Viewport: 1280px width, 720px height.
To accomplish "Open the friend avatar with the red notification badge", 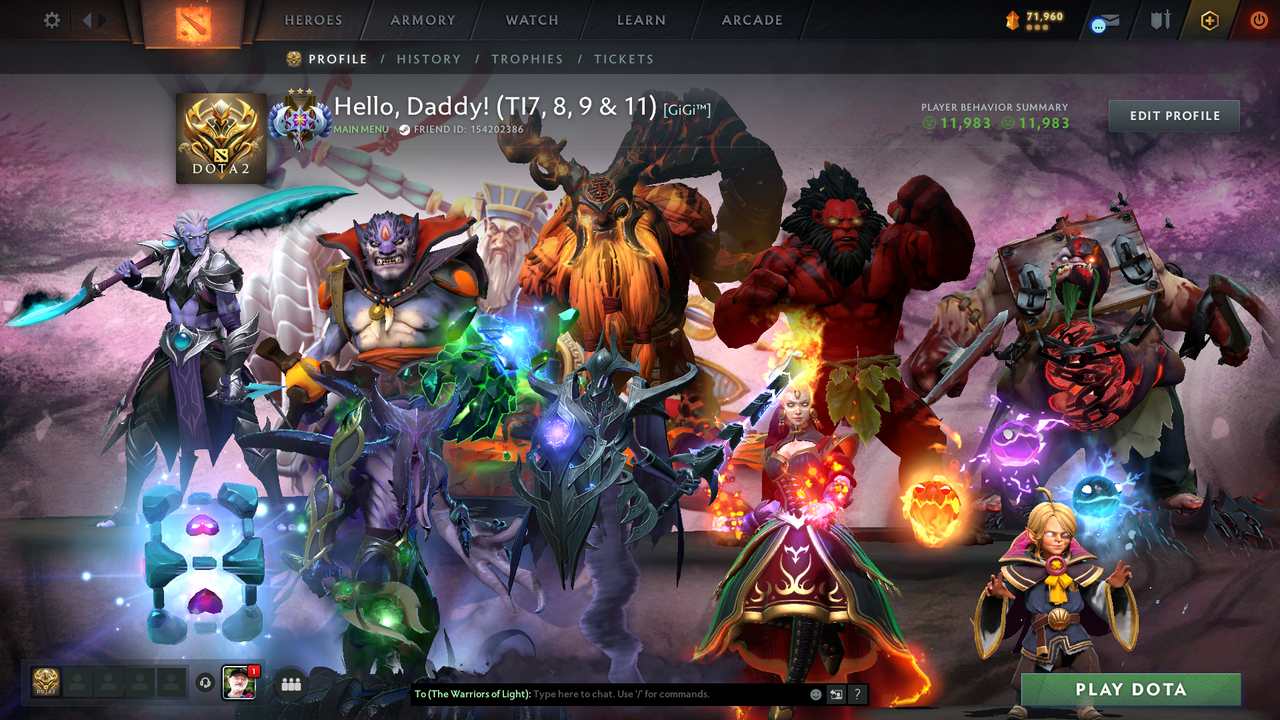I will point(240,683).
